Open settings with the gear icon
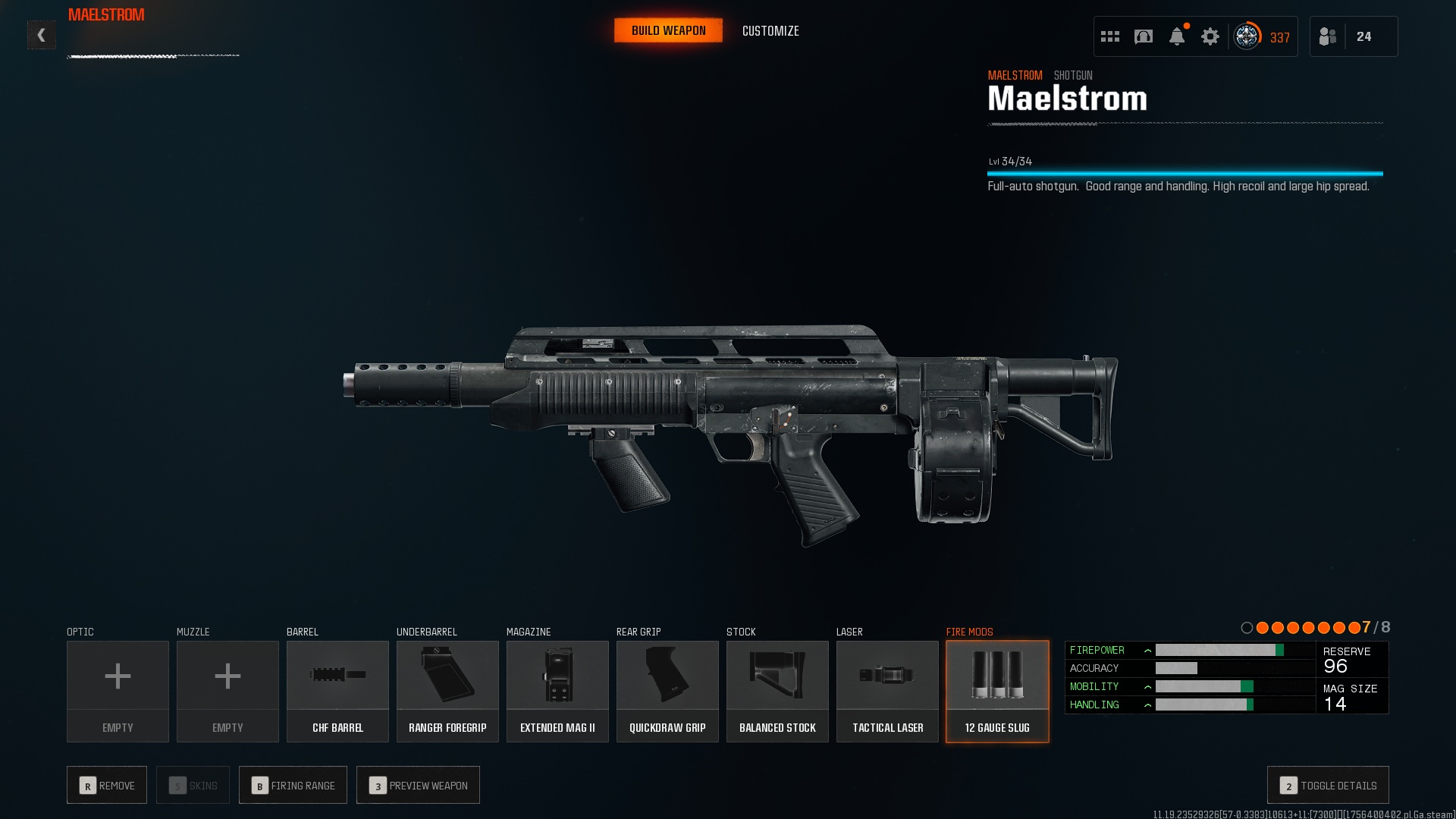The image size is (1456, 819). [x=1210, y=36]
